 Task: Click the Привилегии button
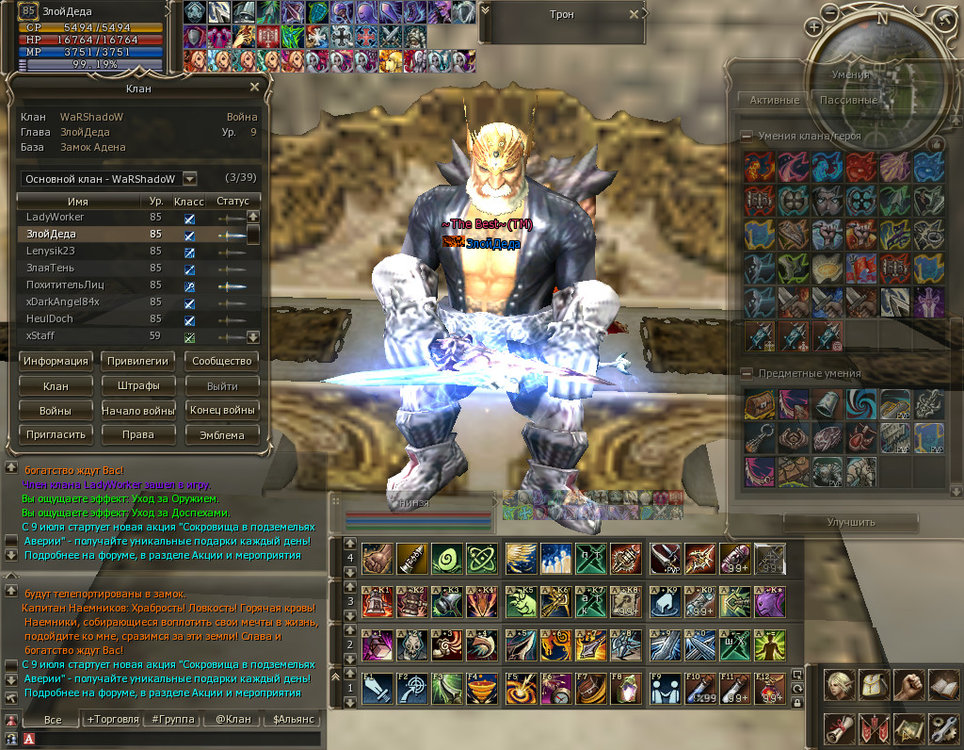click(x=138, y=361)
